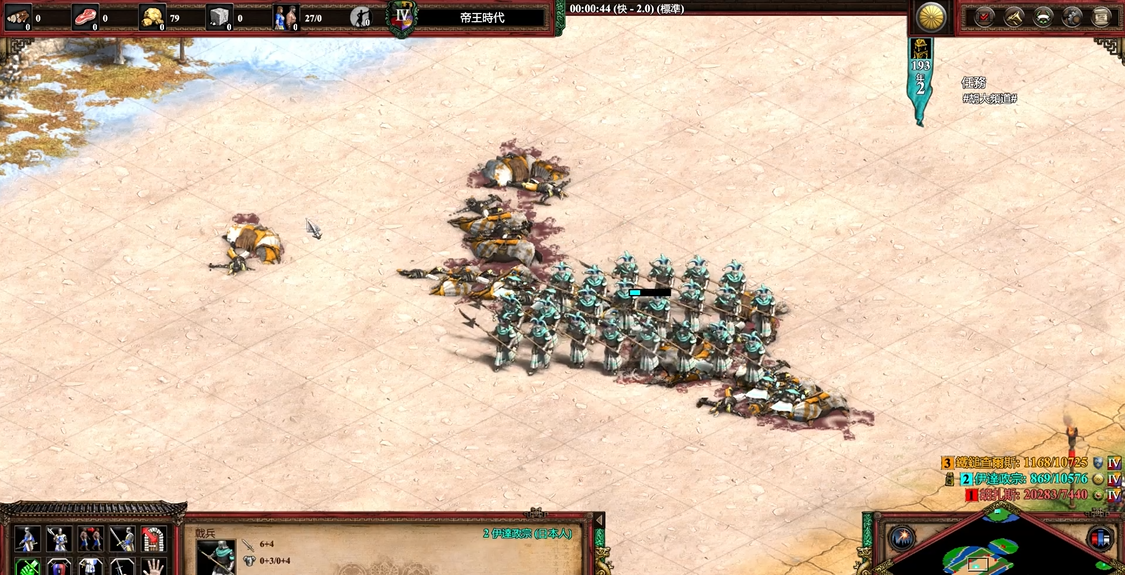
Task: Select the crouching blue-soldier command icon
Action: [28, 539]
